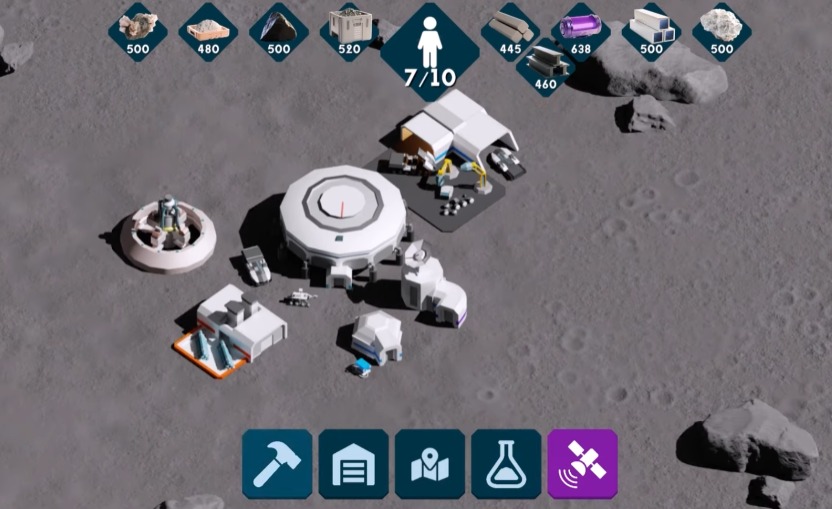832x509 pixels.
Task: Select the purple satellite button
Action: click(x=582, y=464)
